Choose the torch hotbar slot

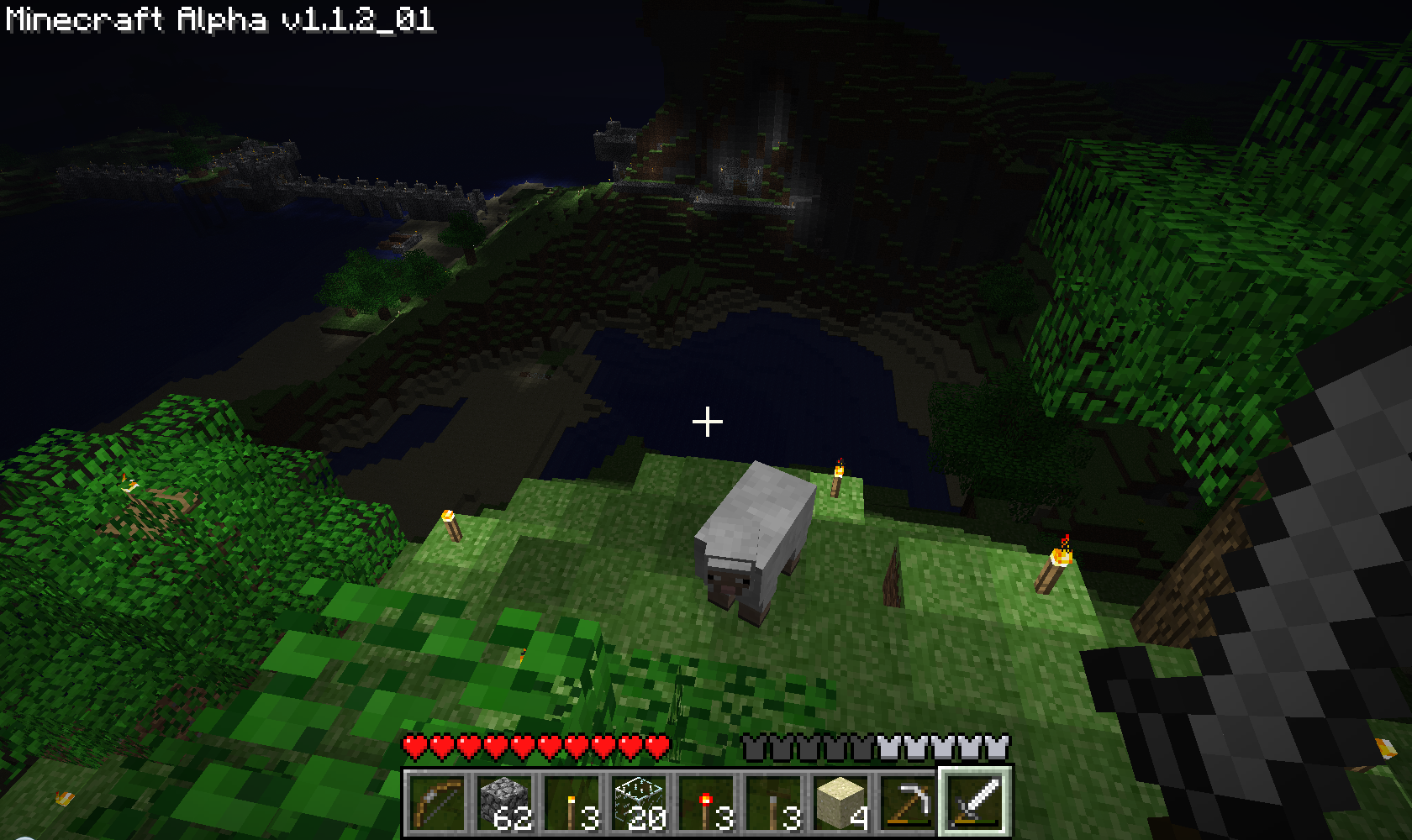click(x=572, y=803)
